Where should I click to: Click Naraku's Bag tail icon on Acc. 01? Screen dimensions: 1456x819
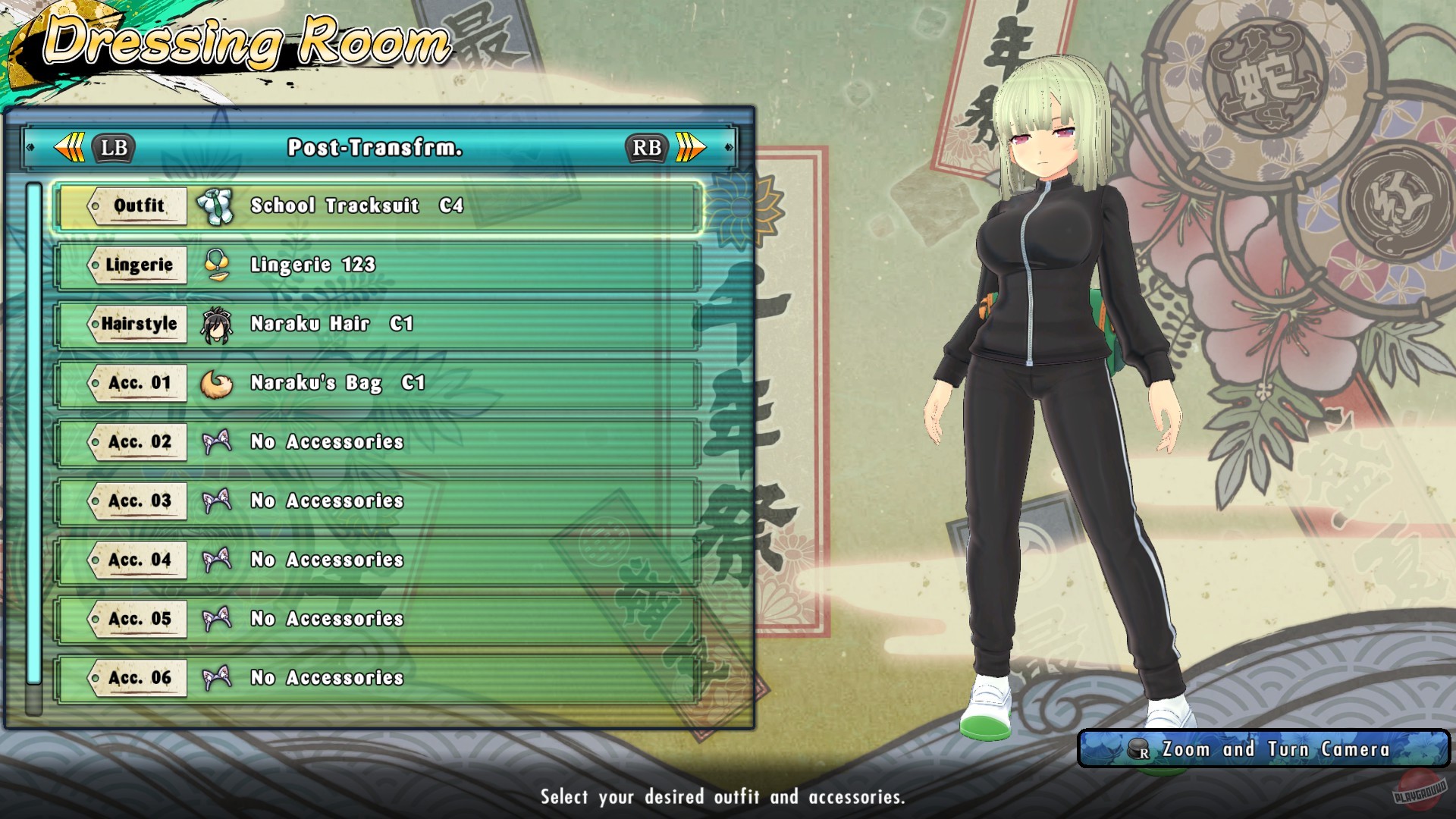point(218,383)
